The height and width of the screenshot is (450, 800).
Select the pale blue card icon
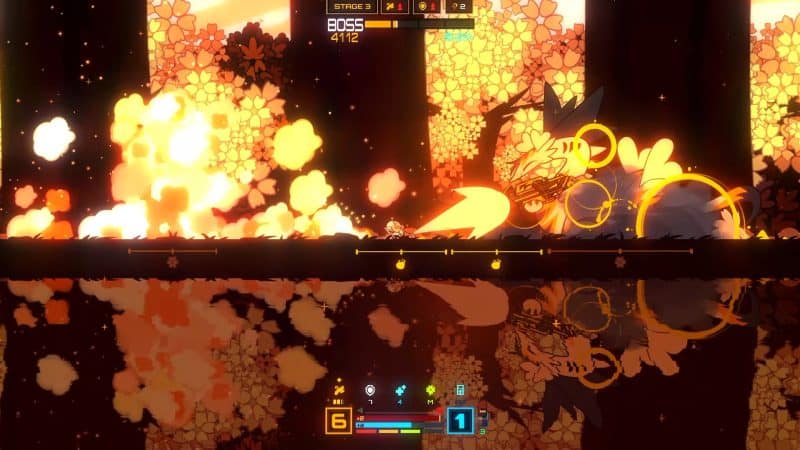click(x=460, y=389)
